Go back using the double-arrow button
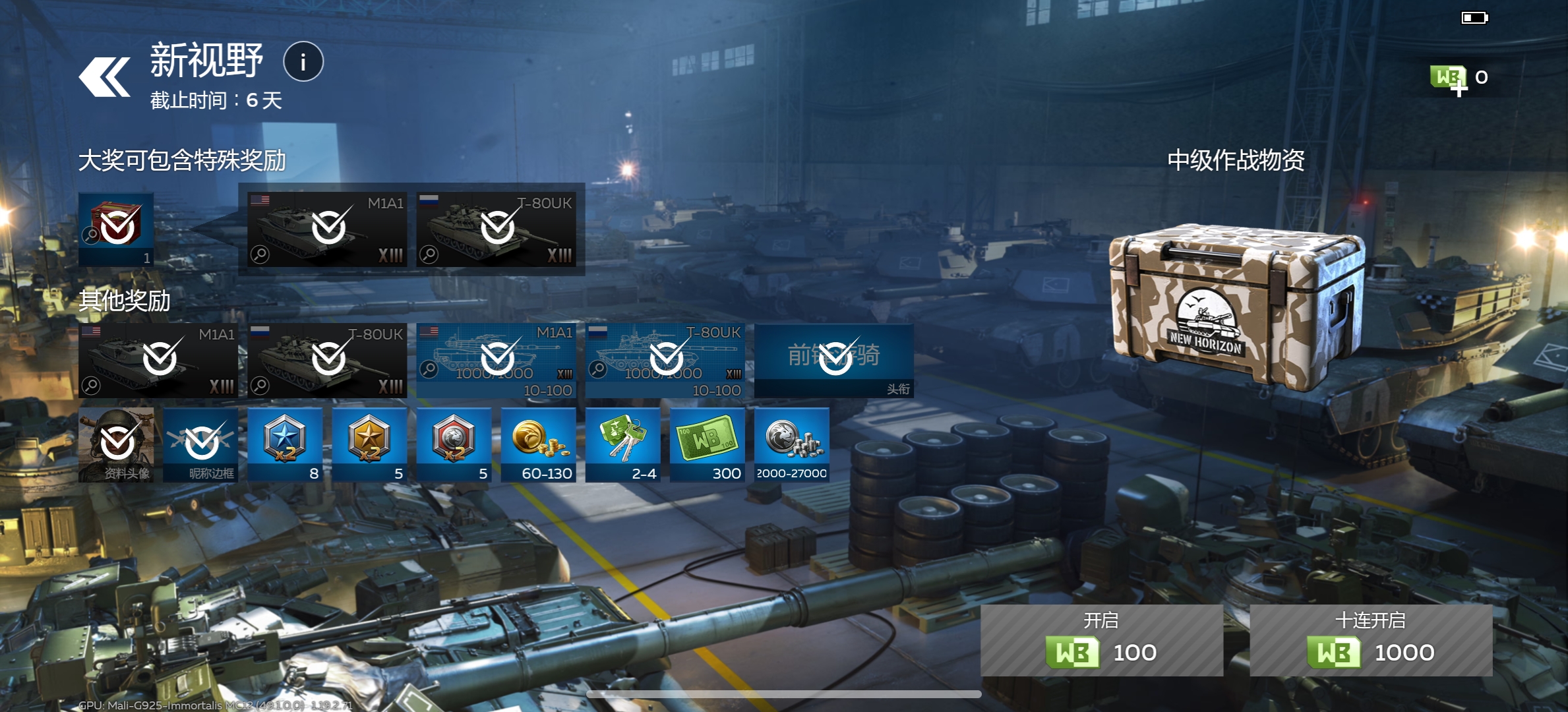 click(x=104, y=77)
